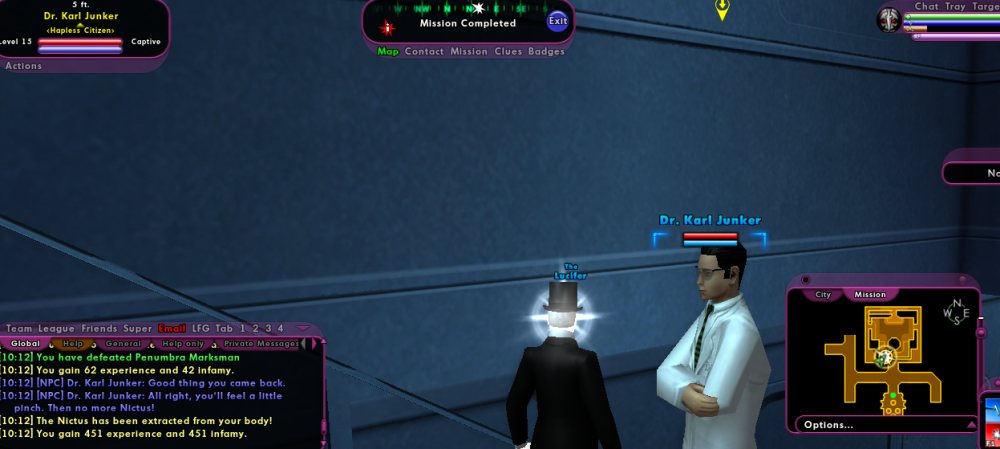Click the mission minimap display
The height and width of the screenshot is (449, 1000).
(884, 358)
